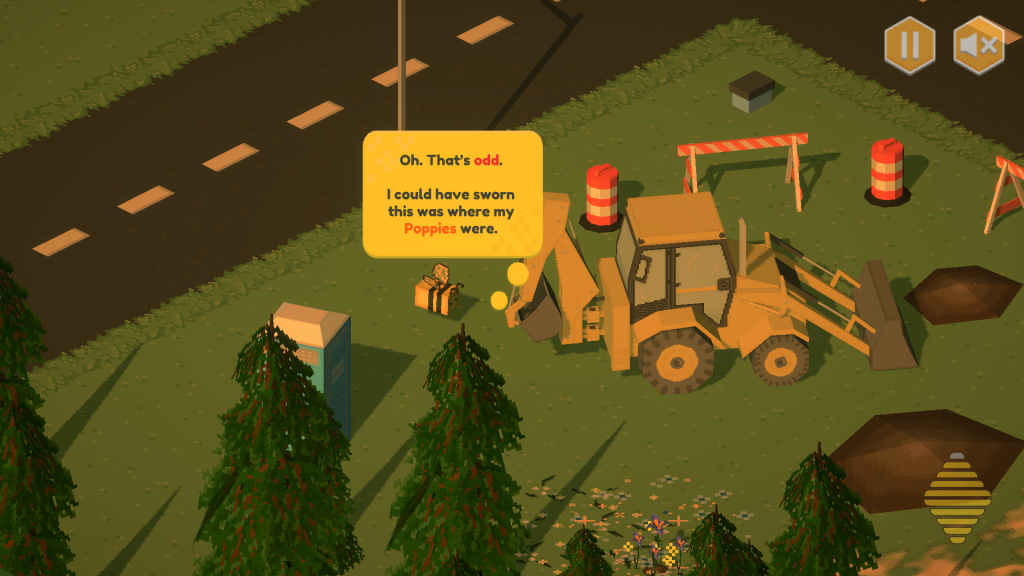1024x576 pixels.
Task: Pause the game with the hexagon button
Action: pyautogui.click(x=909, y=46)
